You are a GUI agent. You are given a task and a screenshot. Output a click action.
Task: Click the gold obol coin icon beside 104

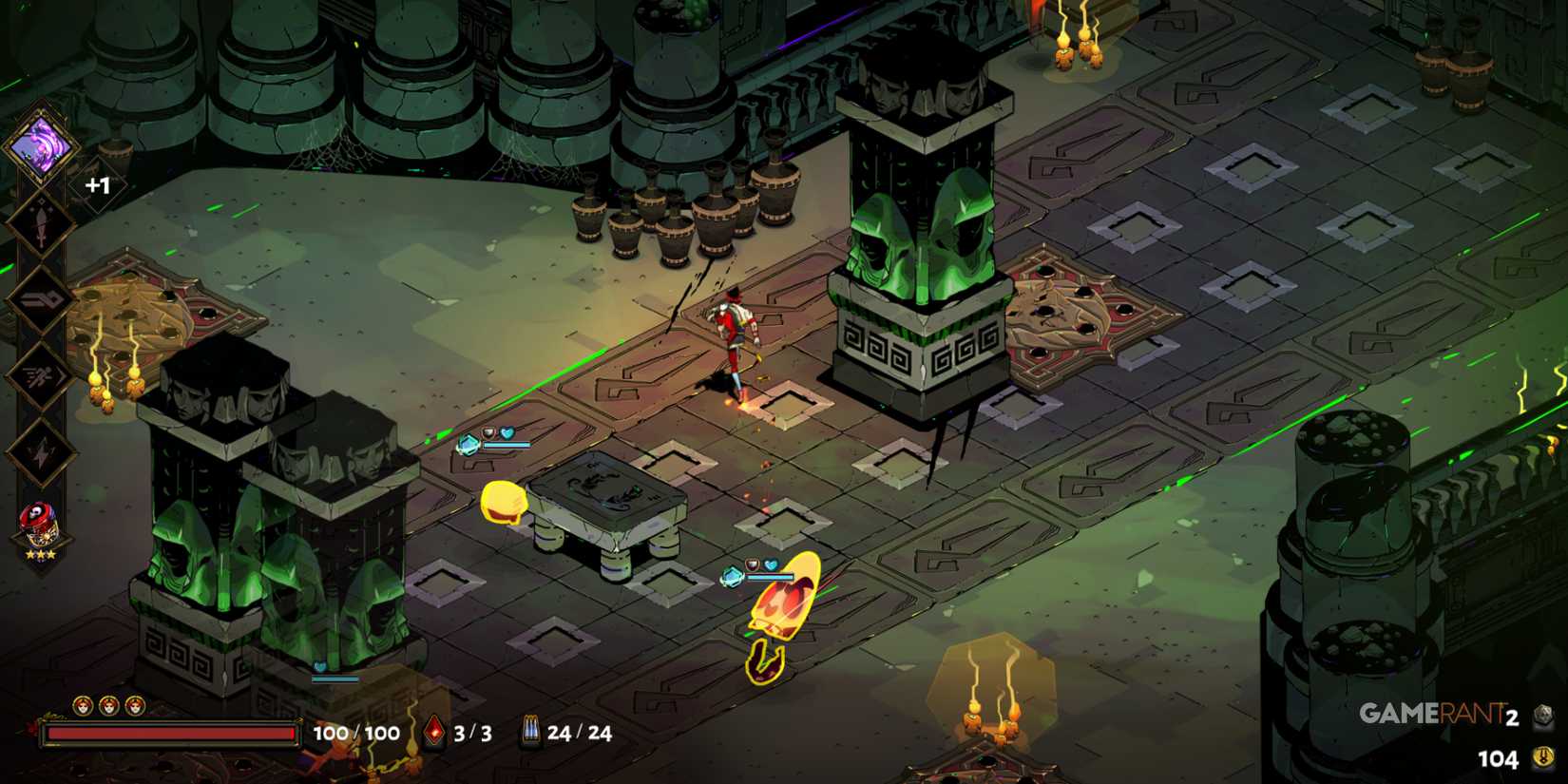click(1543, 759)
